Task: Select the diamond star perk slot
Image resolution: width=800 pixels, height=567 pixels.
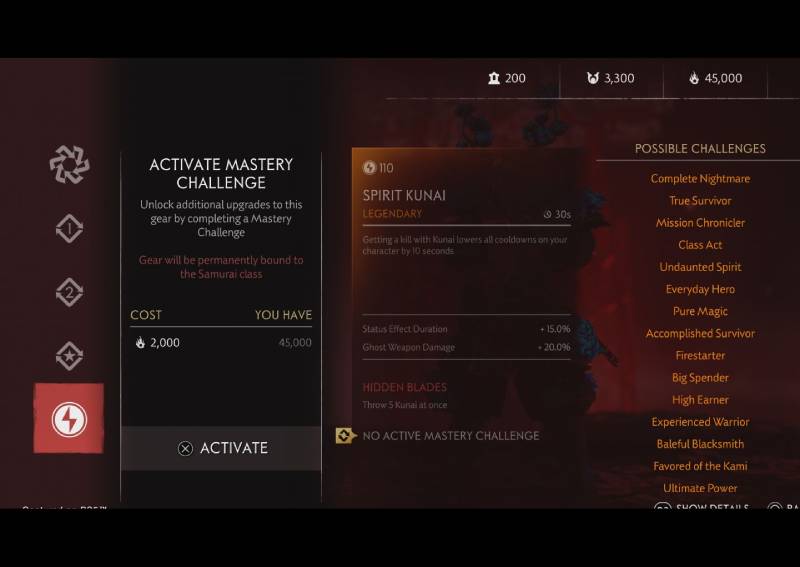Action: click(x=69, y=355)
